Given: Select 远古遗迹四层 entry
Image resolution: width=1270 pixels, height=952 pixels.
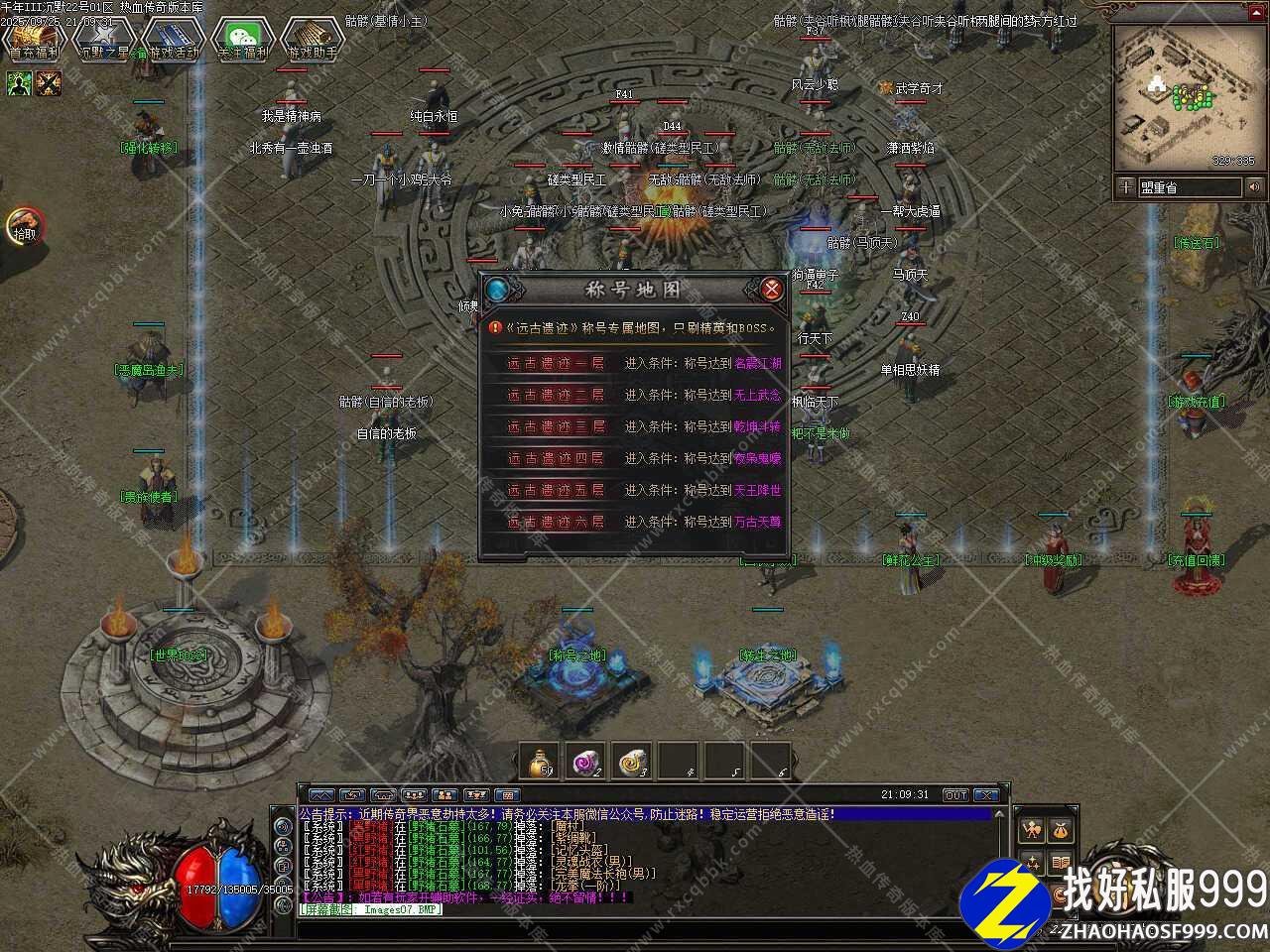Looking at the screenshot, I should [556, 459].
